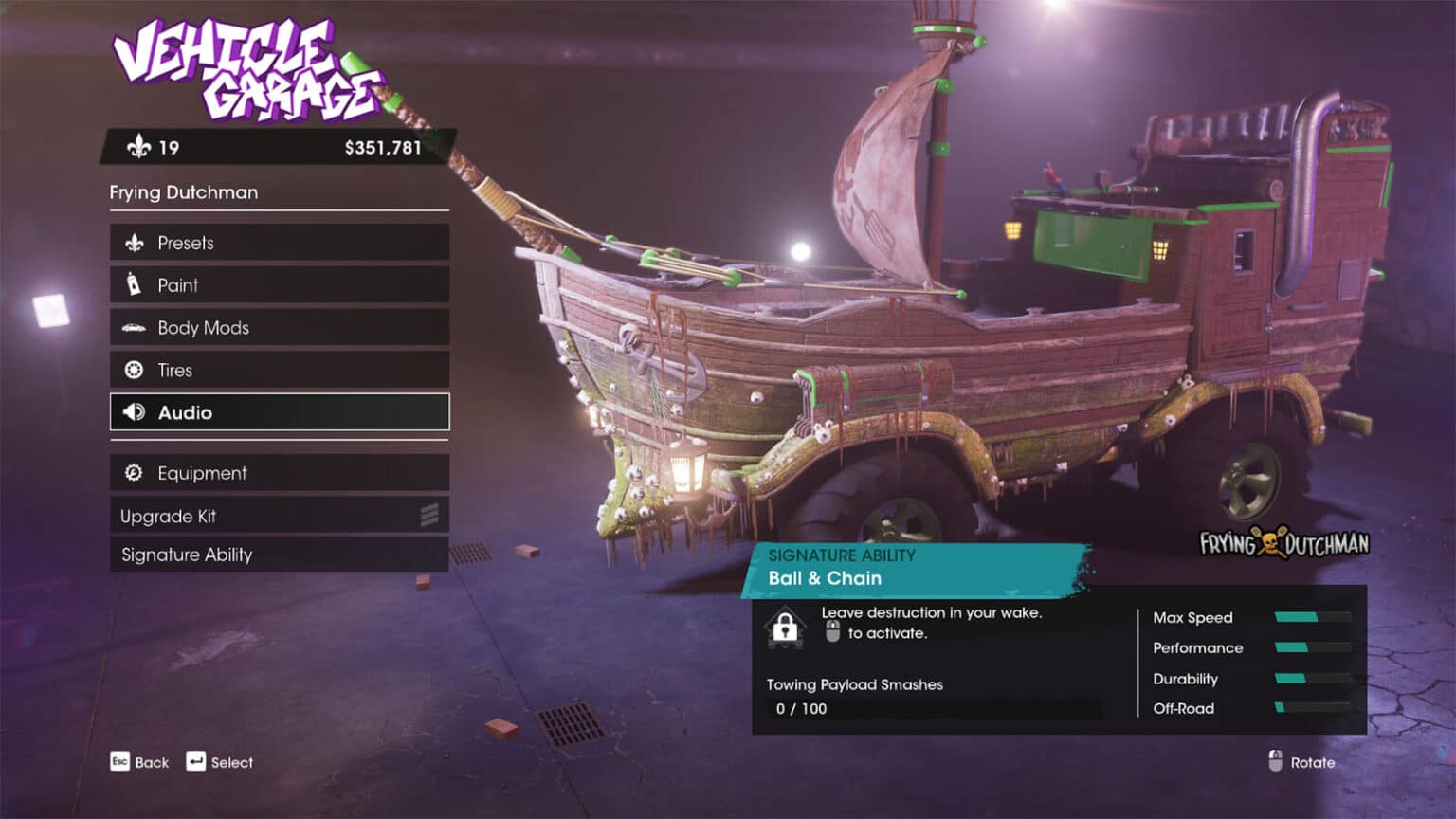This screenshot has width=1456, height=819.
Task: Open the Presets menu entry
Action: (279, 243)
